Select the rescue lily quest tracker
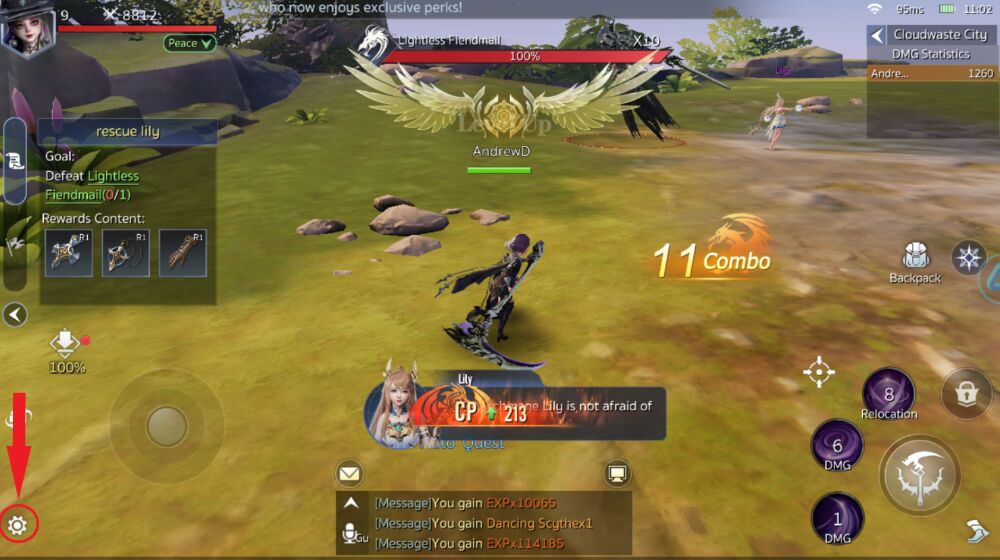Viewport: 1000px width, 560px height. (128, 131)
